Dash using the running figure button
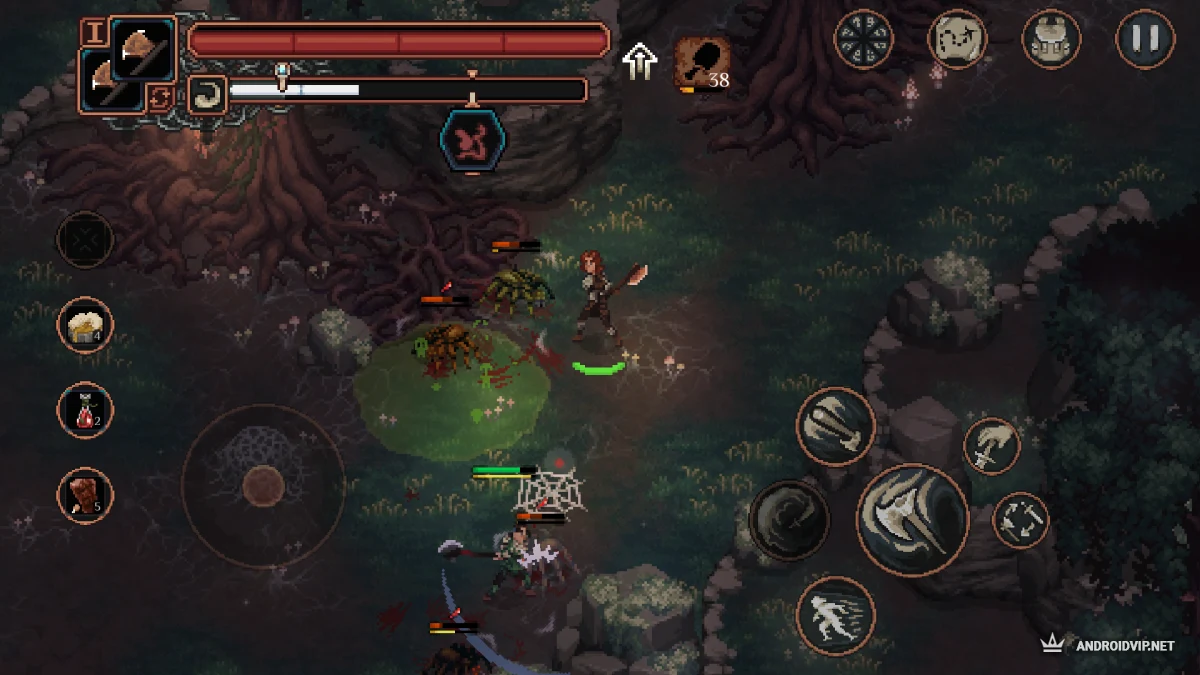The width and height of the screenshot is (1200, 675). (x=836, y=615)
